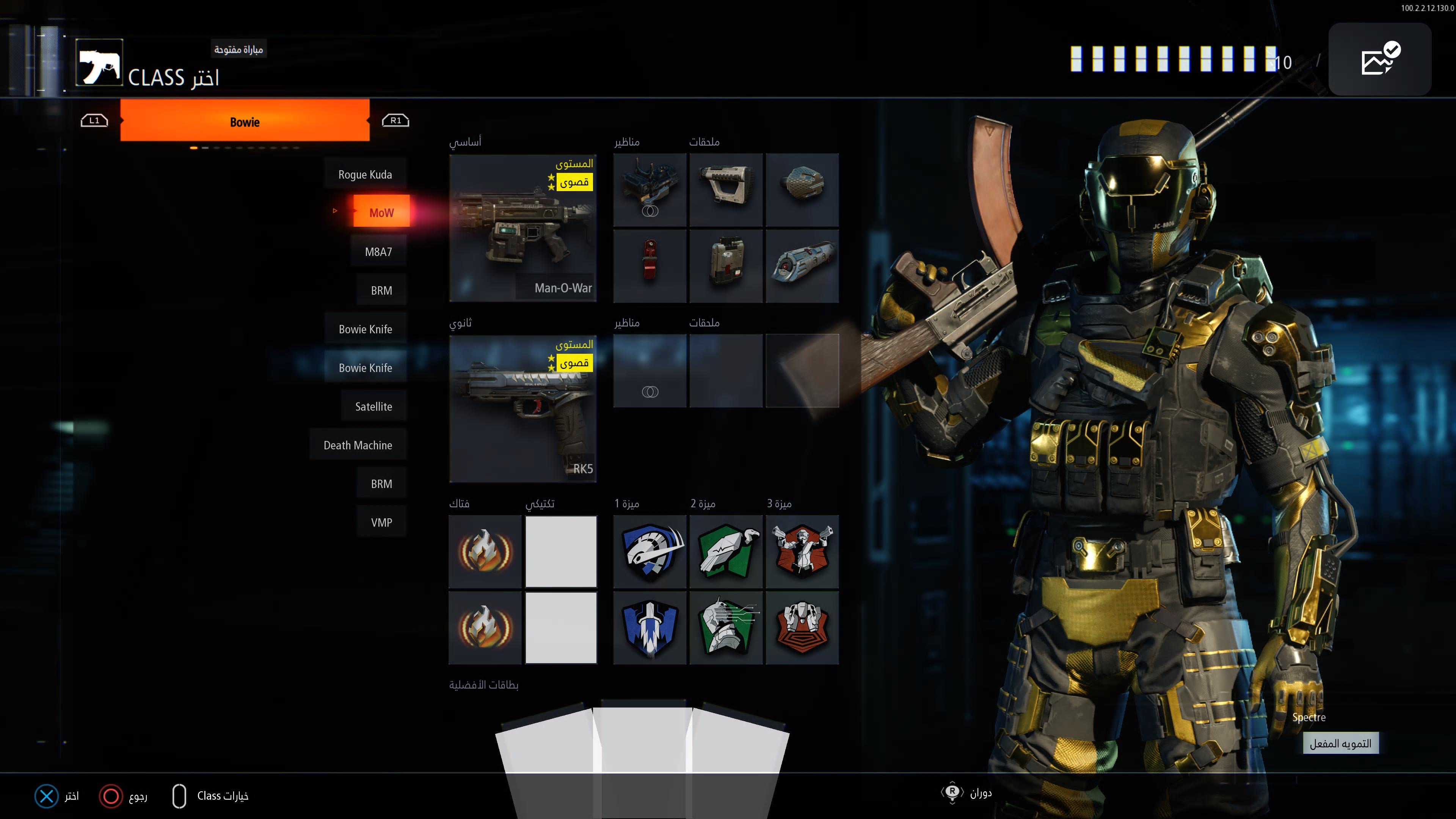Choose the red dual-pistol perk 3 icon
The width and height of the screenshot is (1456, 819).
tap(802, 552)
